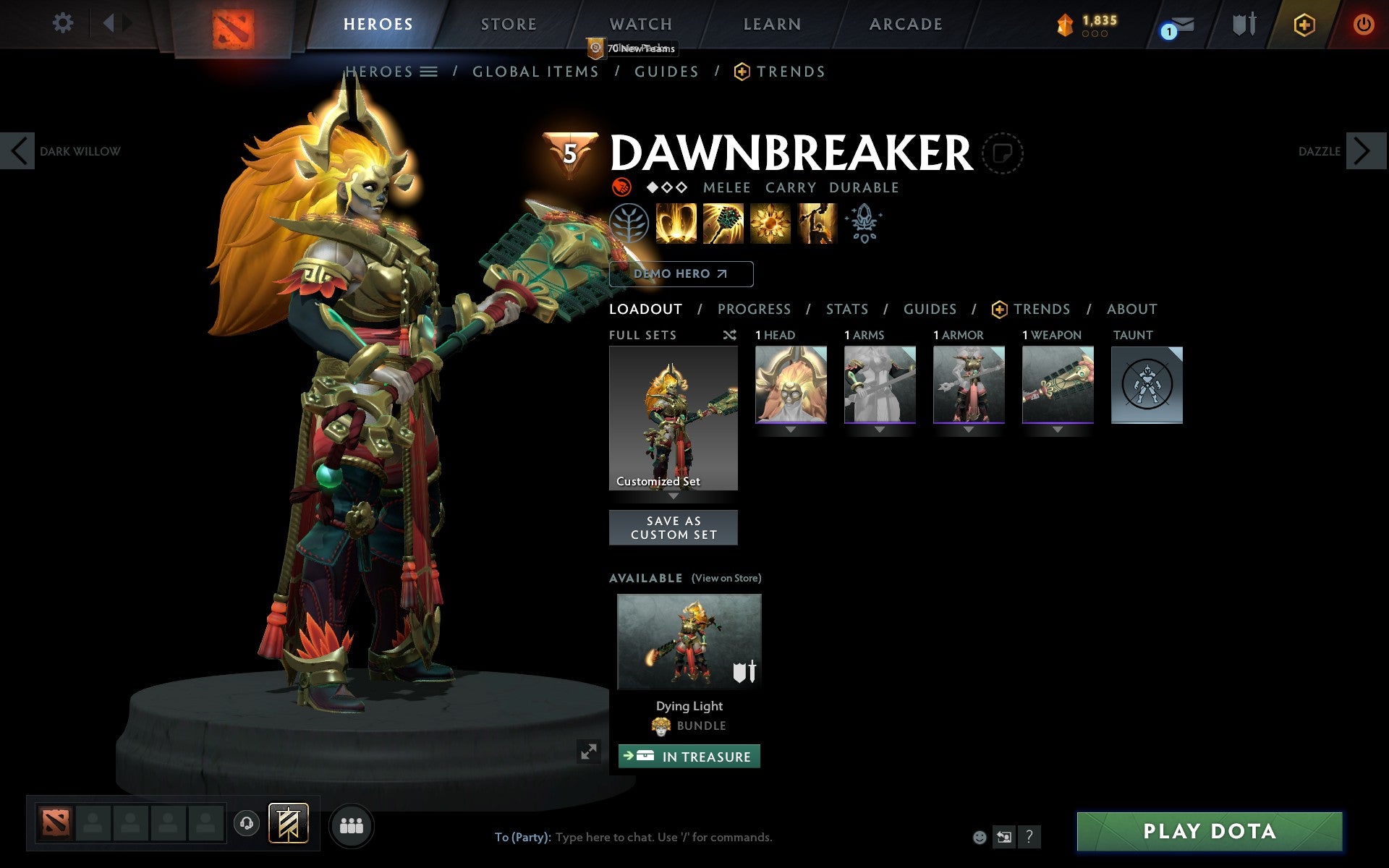Viewport: 1389px width, 868px height.
Task: Select Dawnbreaker's first ability icon
Action: (676, 224)
